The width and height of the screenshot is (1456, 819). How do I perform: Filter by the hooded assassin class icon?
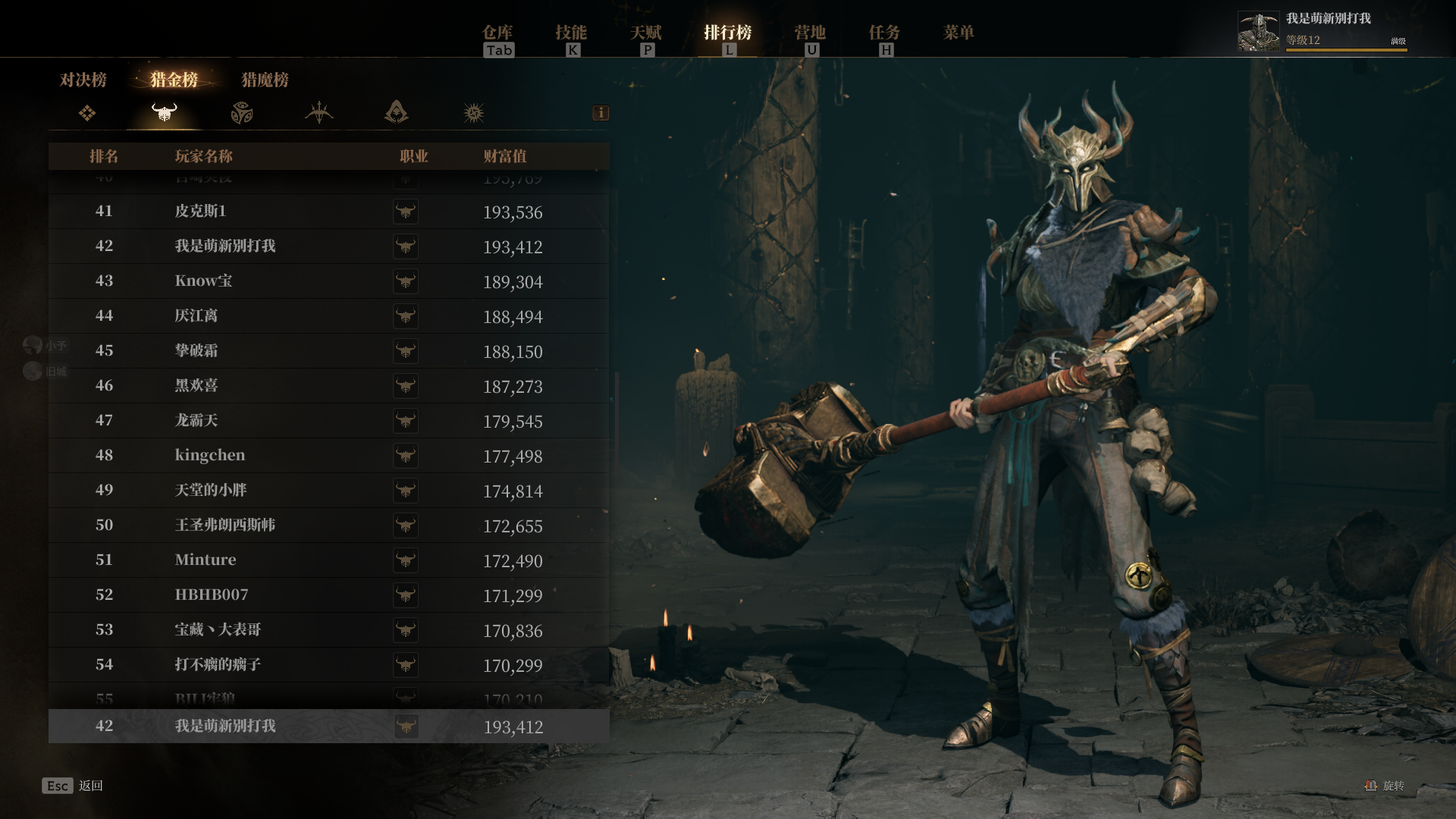pos(396,114)
